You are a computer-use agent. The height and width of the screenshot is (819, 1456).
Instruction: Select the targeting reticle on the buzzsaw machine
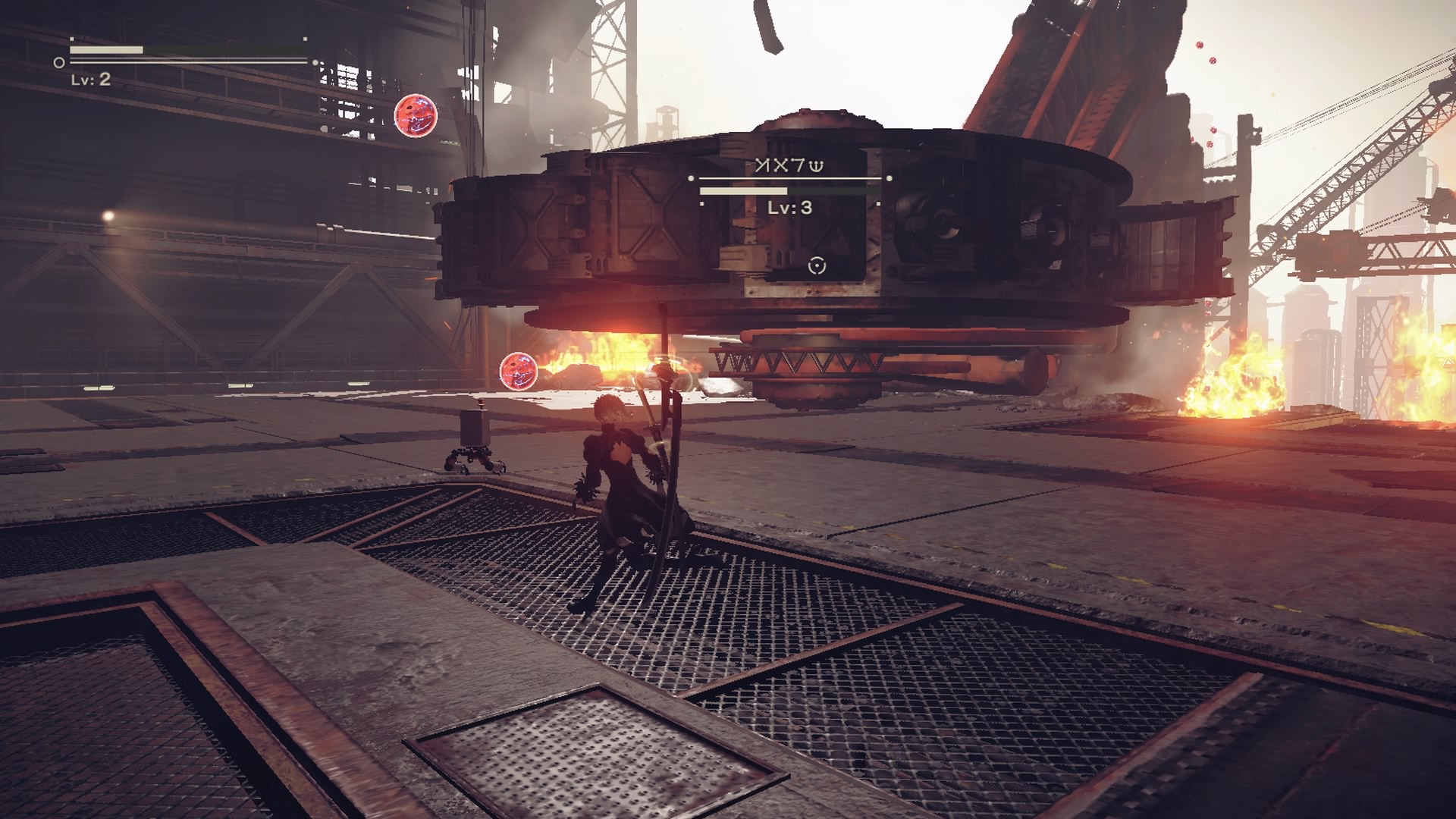click(x=815, y=265)
